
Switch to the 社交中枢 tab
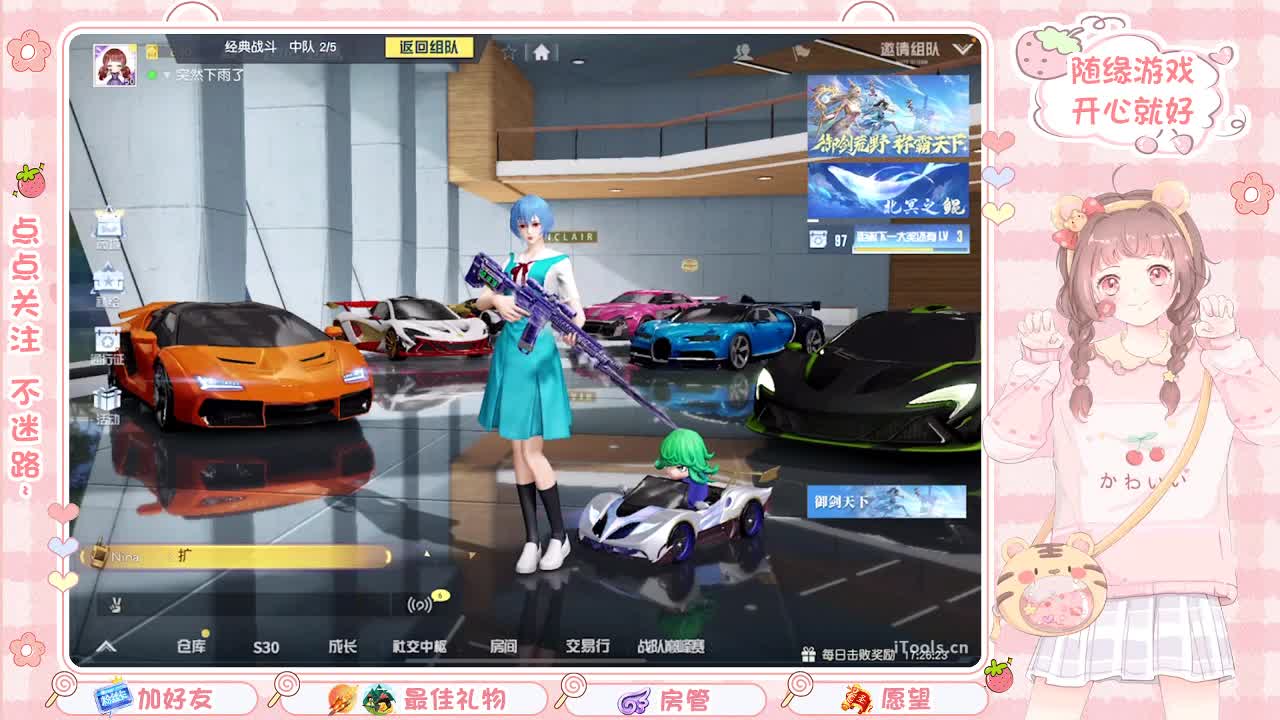coord(420,647)
